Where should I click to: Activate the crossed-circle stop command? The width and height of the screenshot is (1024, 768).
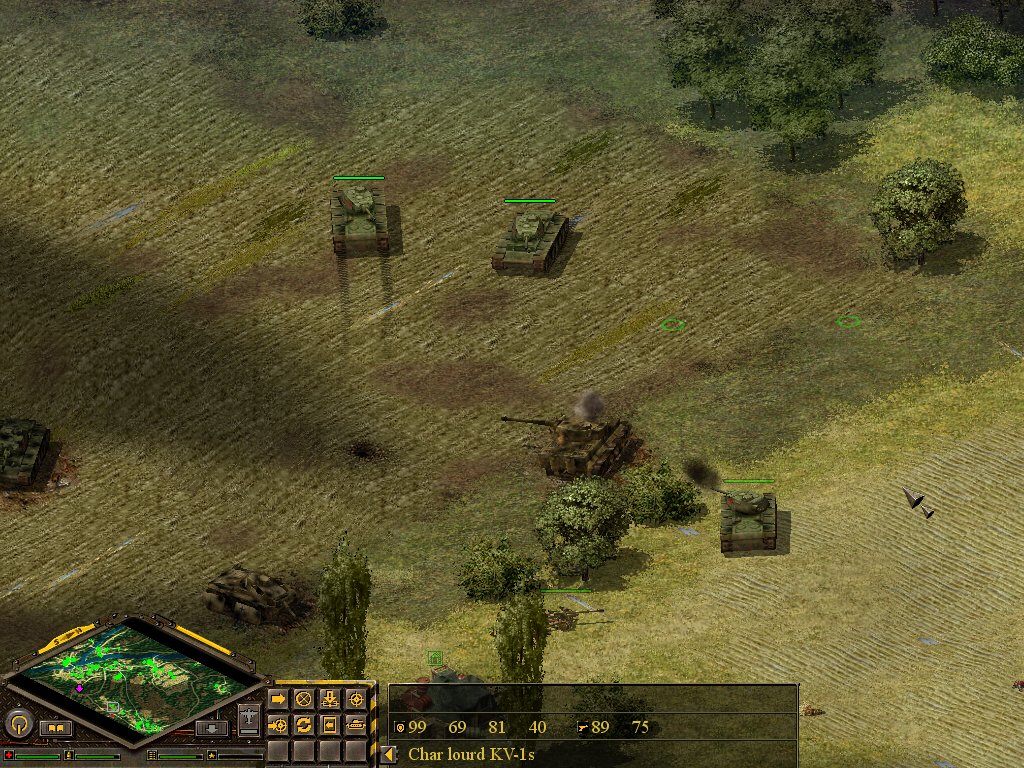(x=303, y=698)
